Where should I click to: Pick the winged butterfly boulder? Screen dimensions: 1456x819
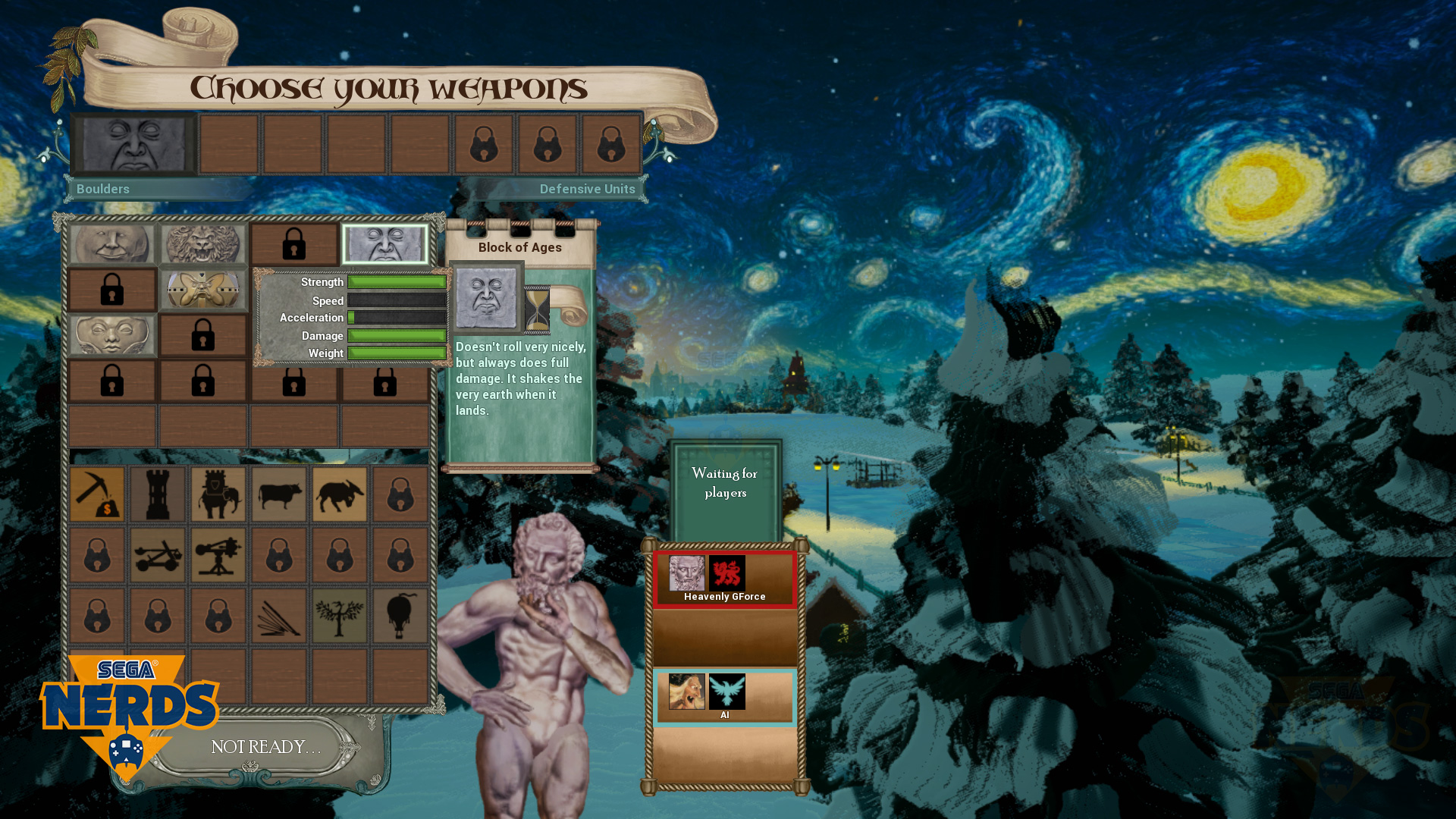[x=203, y=290]
